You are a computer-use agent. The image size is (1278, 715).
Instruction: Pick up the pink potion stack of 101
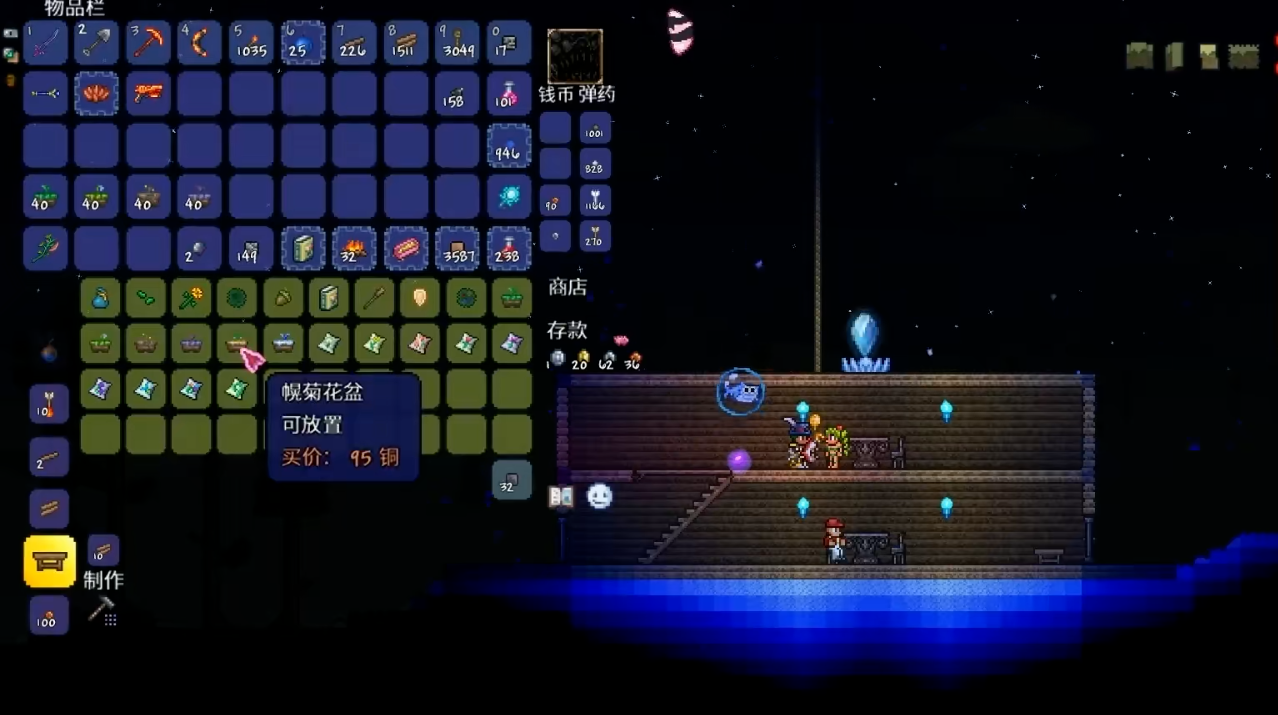tap(509, 94)
